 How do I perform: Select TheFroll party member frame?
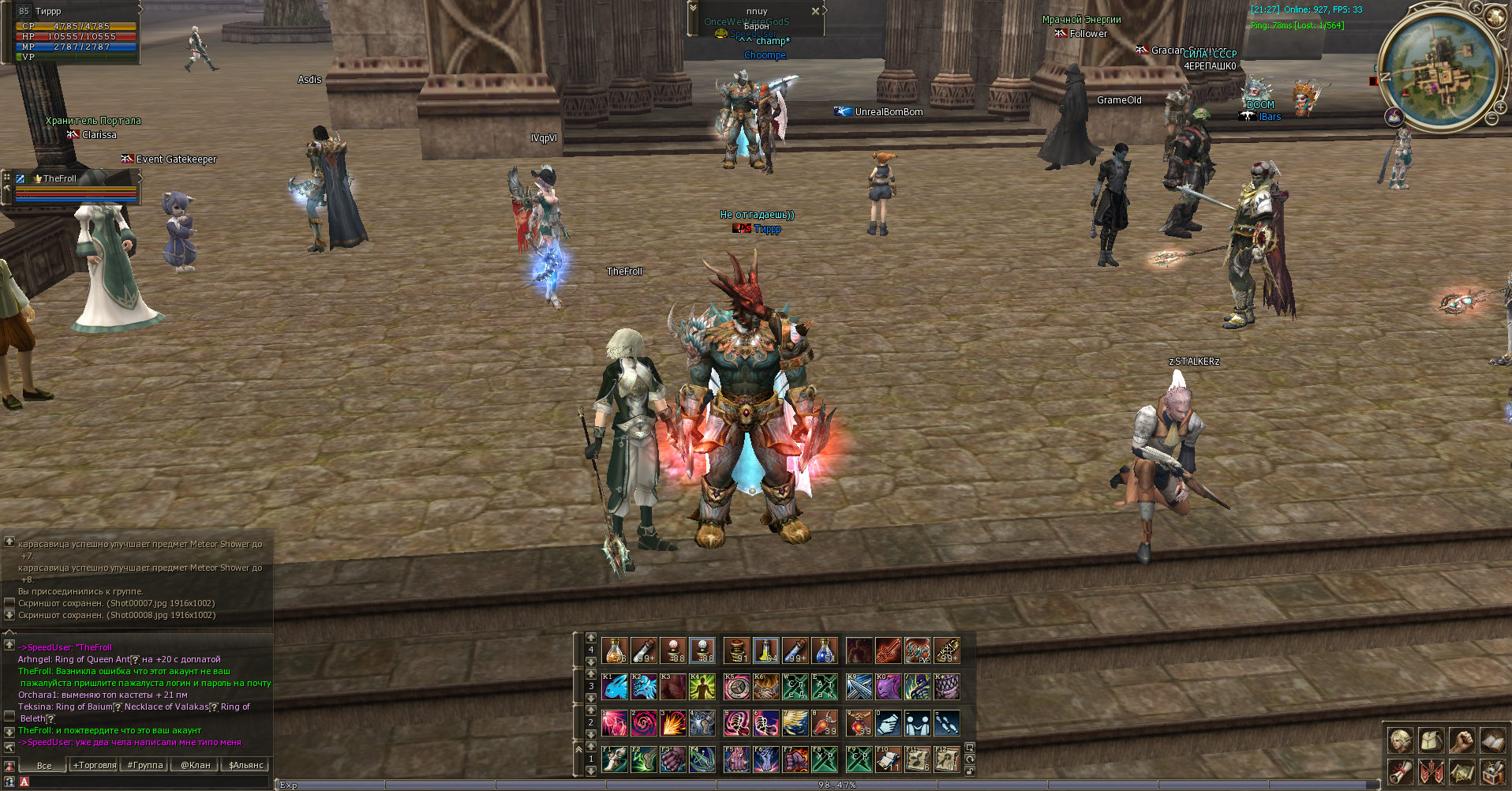(75, 187)
